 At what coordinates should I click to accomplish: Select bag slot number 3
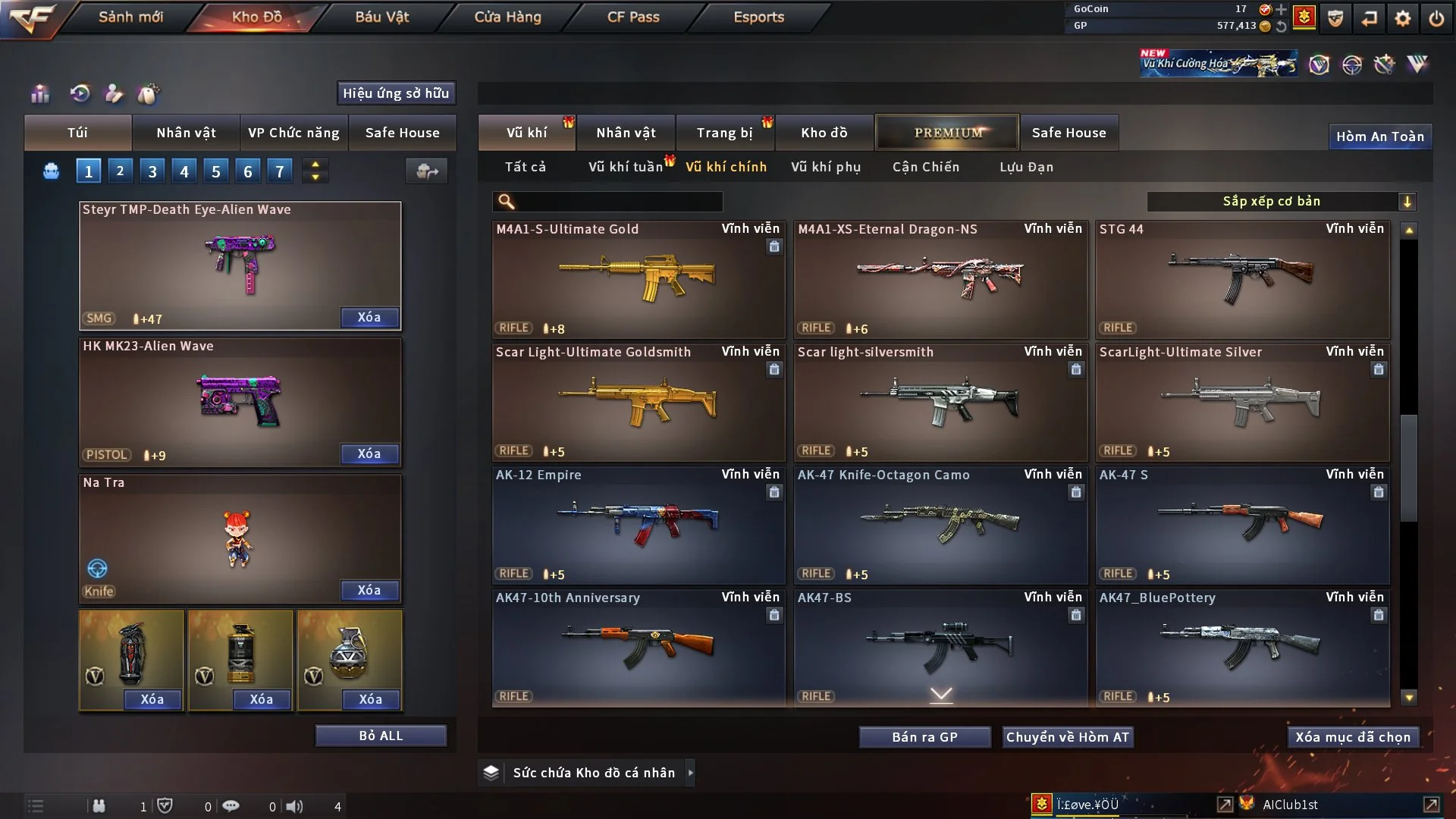tap(152, 171)
